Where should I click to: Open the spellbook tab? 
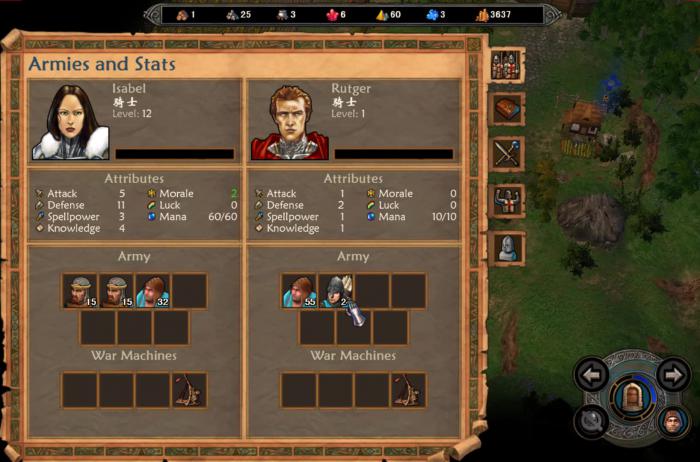(508, 109)
